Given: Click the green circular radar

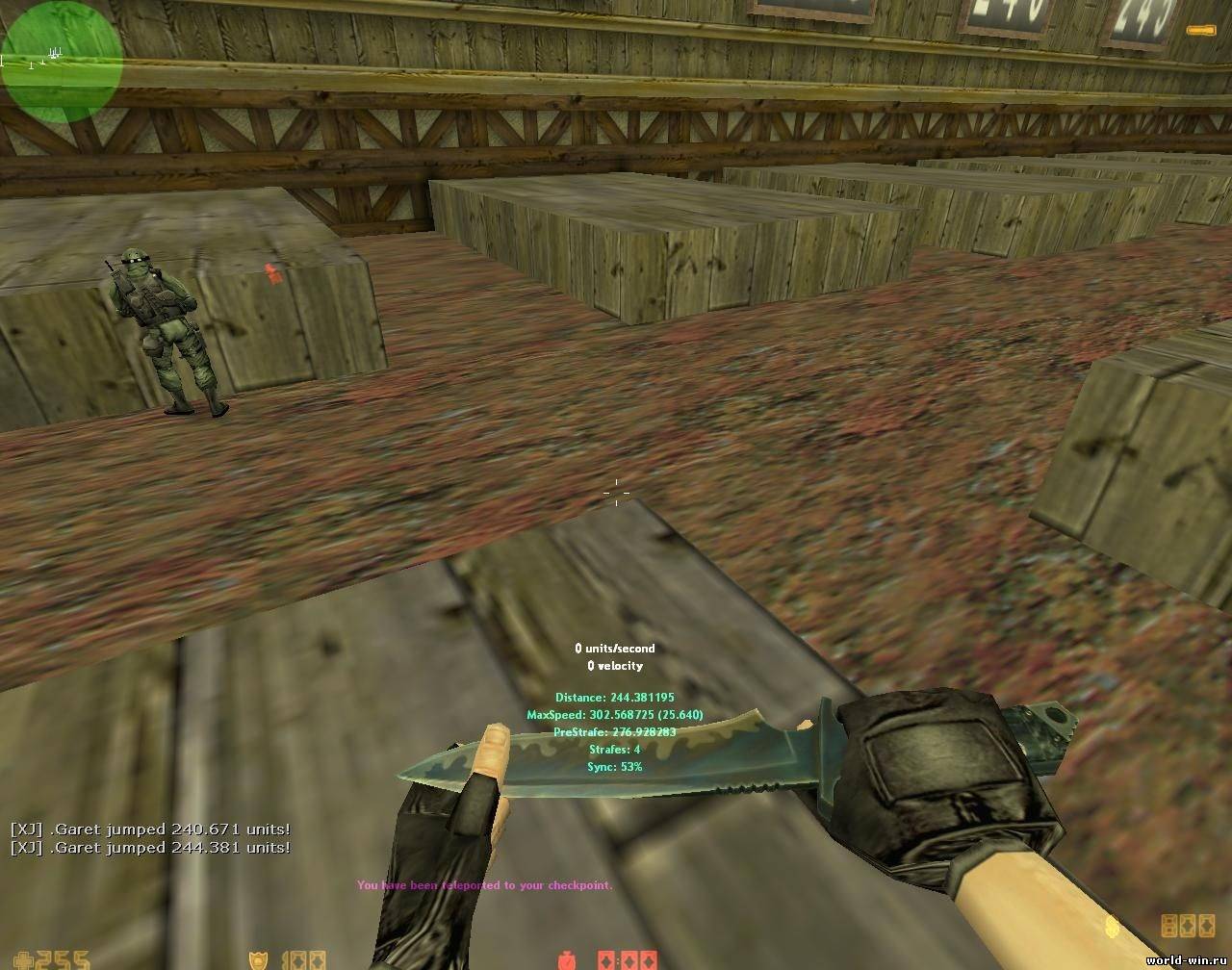Looking at the screenshot, I should point(62,62).
